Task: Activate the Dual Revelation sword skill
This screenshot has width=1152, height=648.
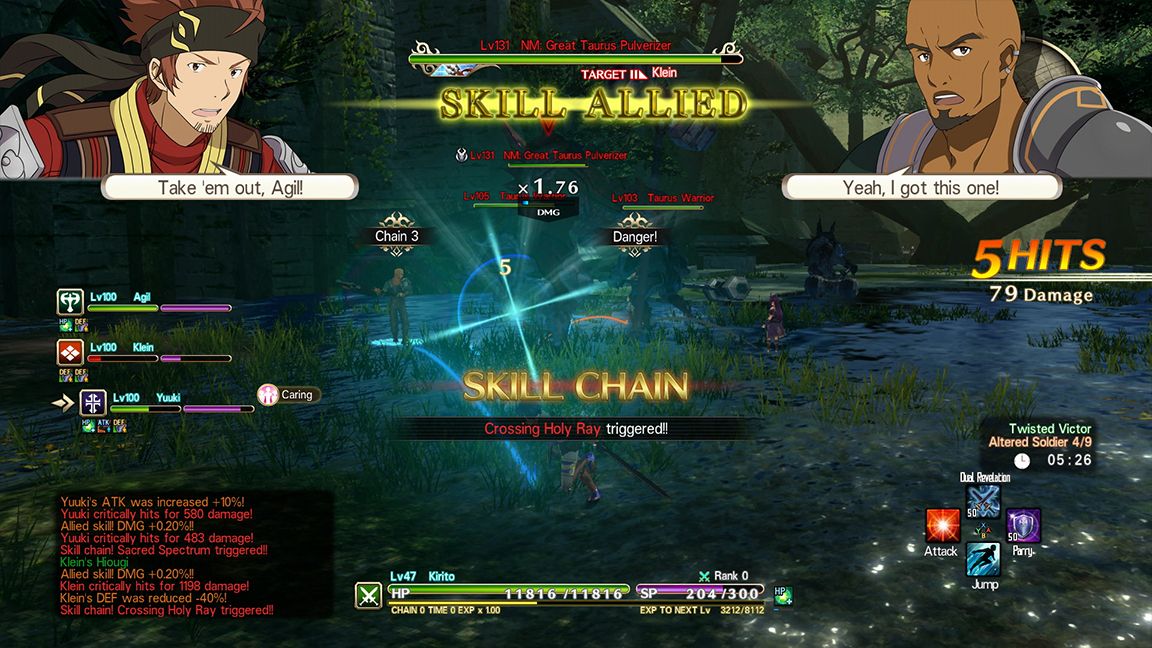Action: tap(984, 500)
